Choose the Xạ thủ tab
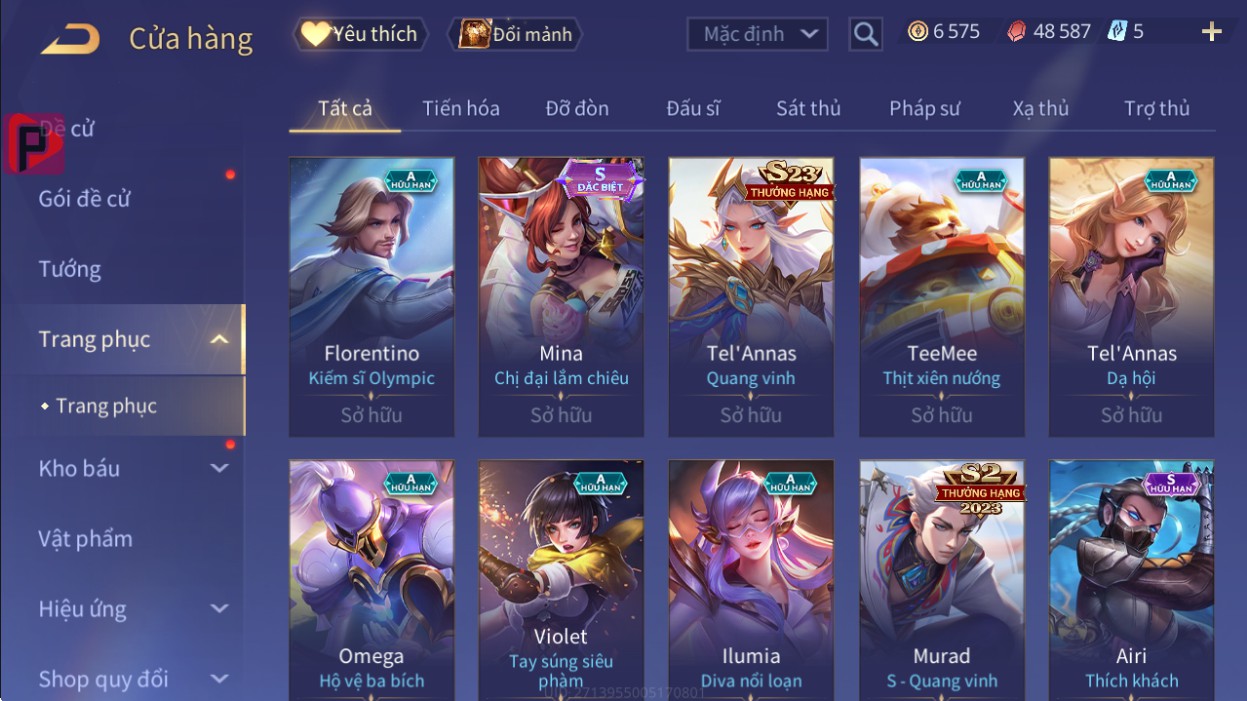This screenshot has width=1247, height=701. click(1040, 108)
